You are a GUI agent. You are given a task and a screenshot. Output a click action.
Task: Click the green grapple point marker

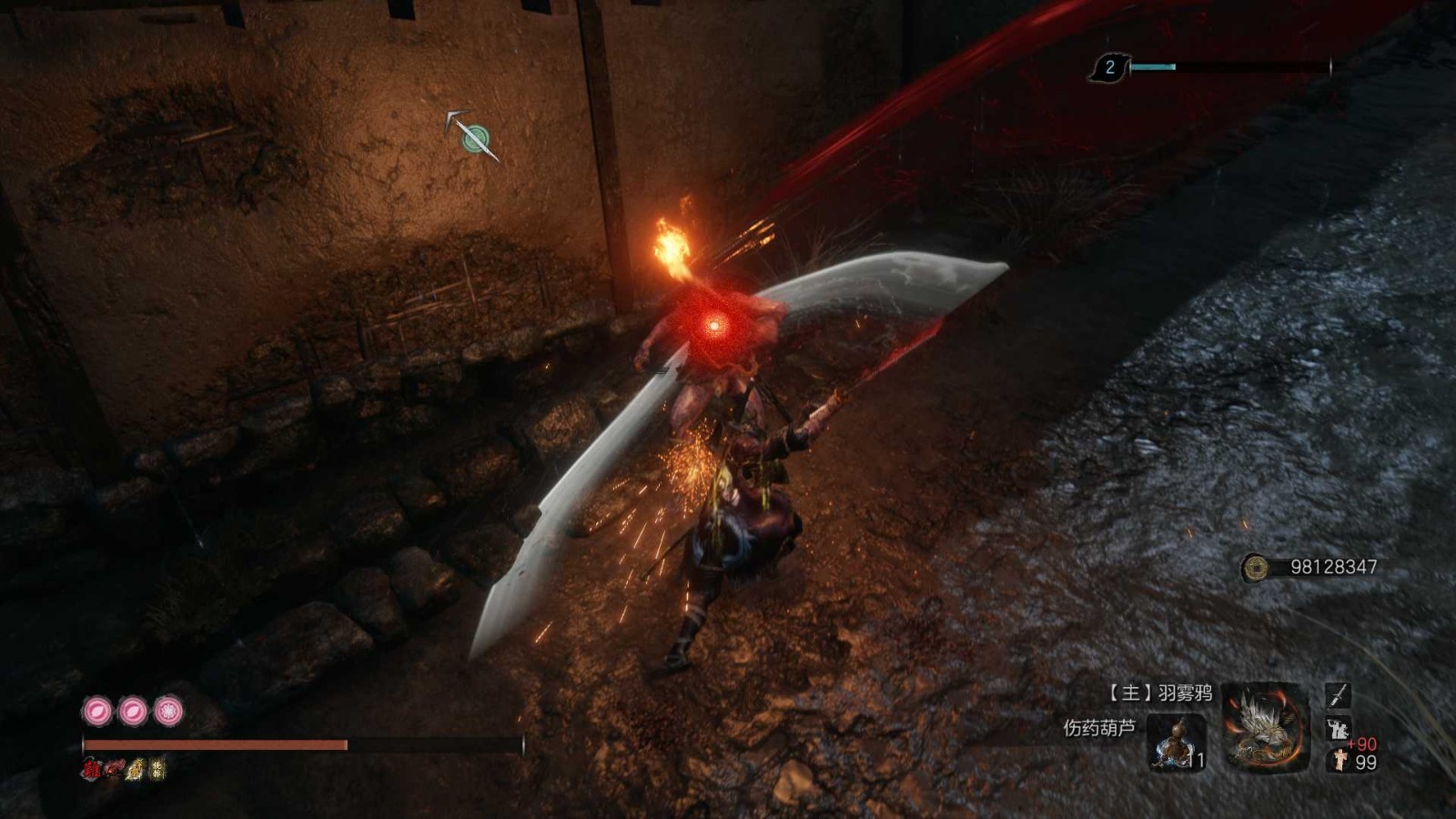coord(474,138)
